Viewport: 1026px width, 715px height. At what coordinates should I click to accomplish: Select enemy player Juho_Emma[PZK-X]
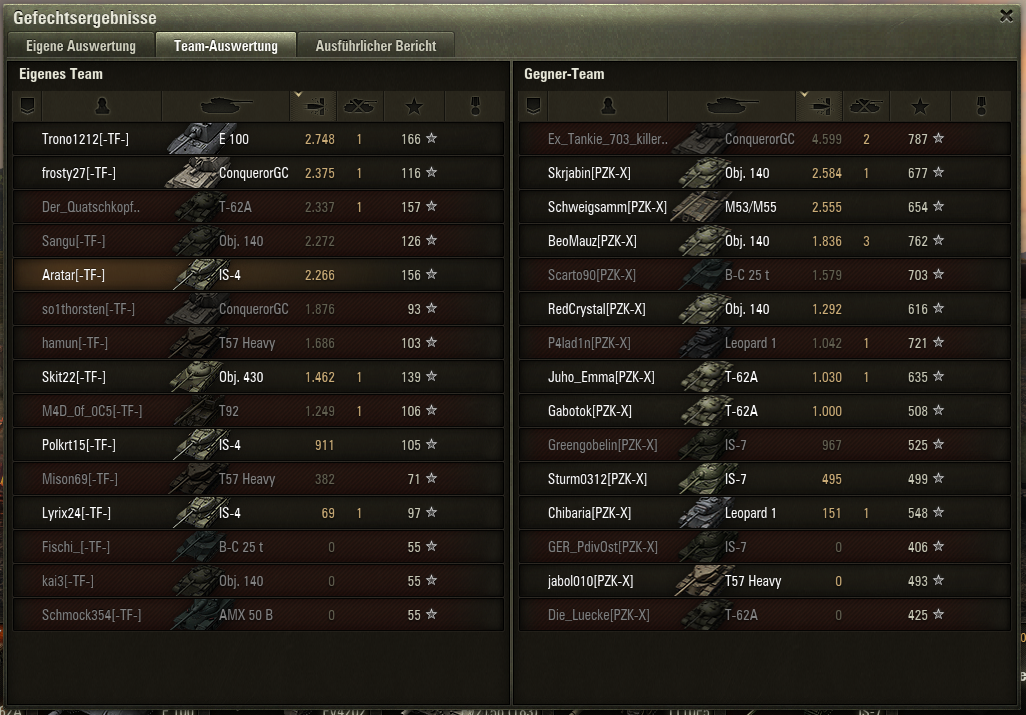click(601, 377)
